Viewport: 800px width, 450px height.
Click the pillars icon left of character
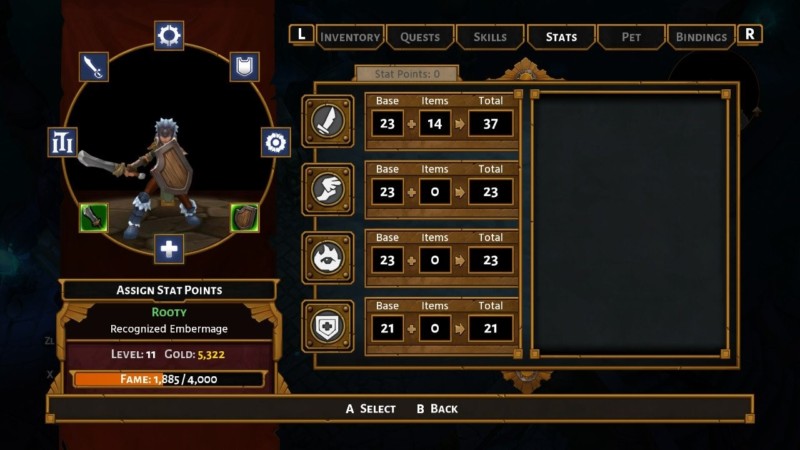62,142
